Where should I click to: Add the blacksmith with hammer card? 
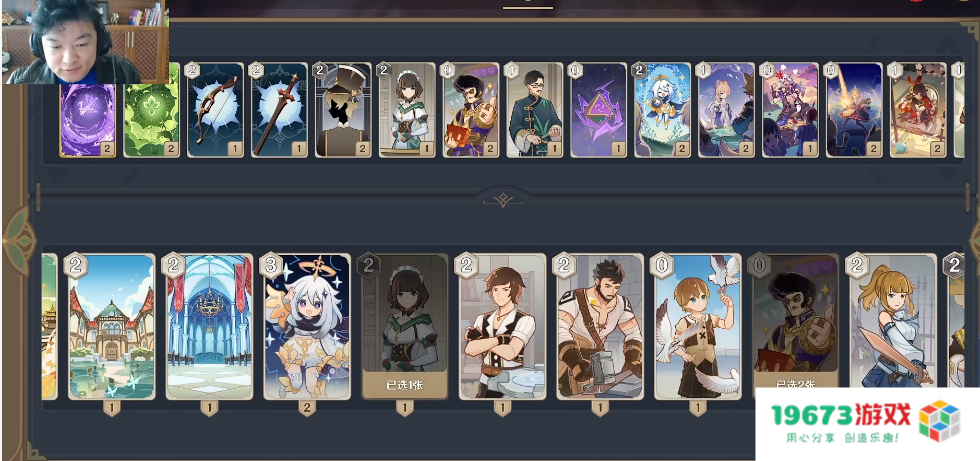point(600,327)
